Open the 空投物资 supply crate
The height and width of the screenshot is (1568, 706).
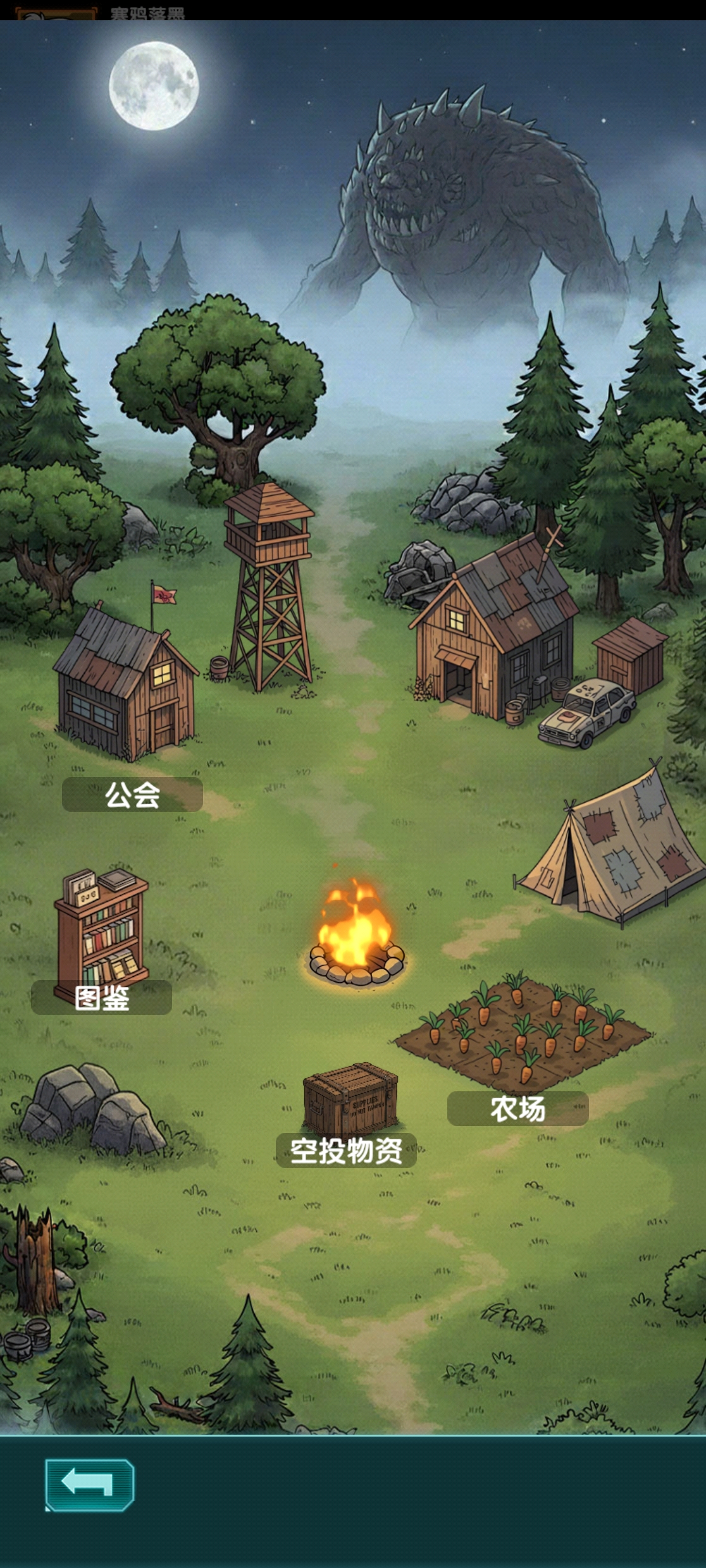[x=349, y=1101]
